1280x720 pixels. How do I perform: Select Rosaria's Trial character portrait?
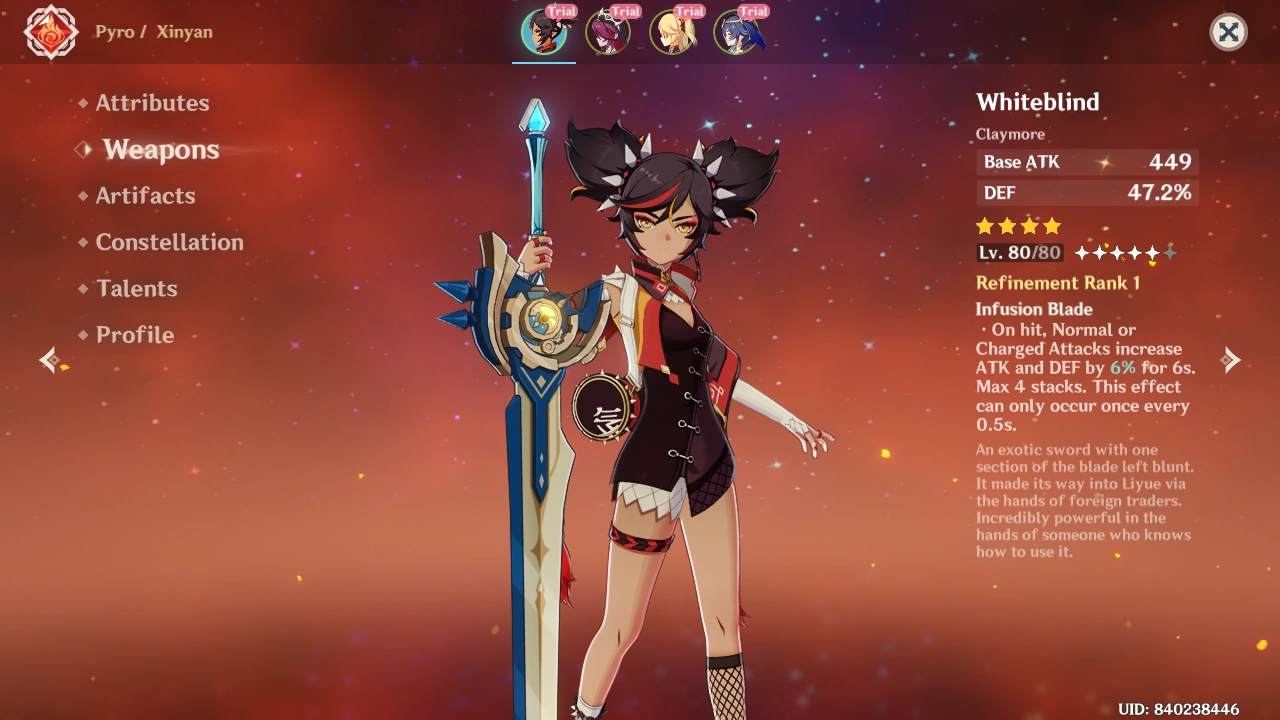pyautogui.click(x=609, y=31)
